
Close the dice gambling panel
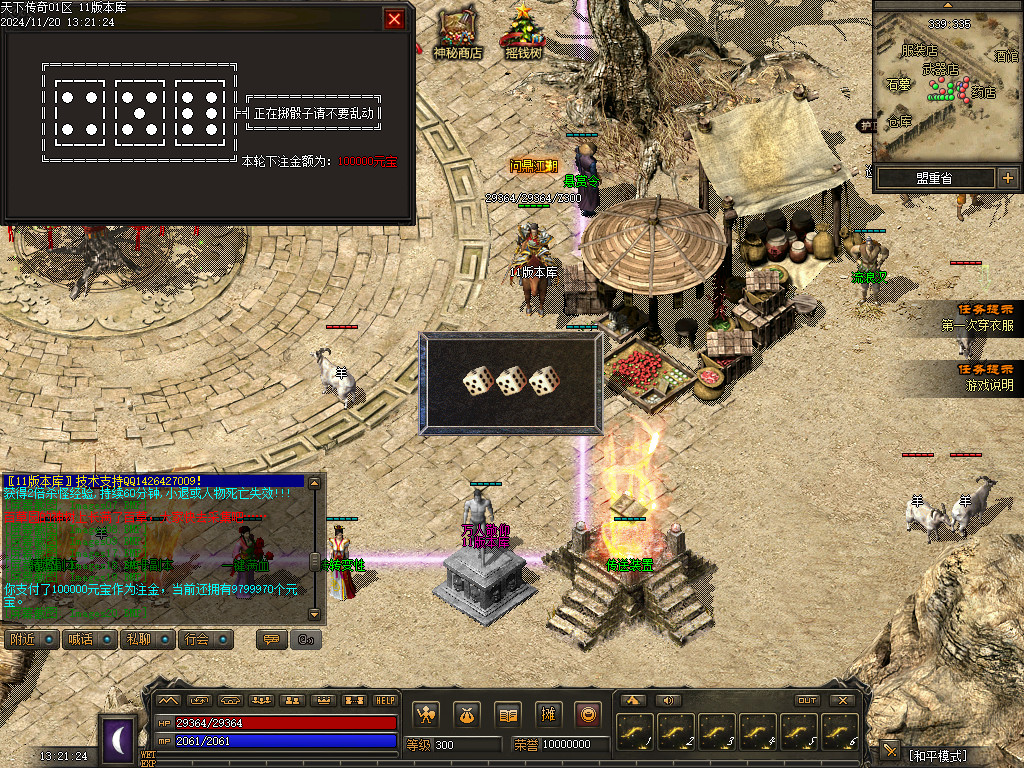[x=395, y=19]
